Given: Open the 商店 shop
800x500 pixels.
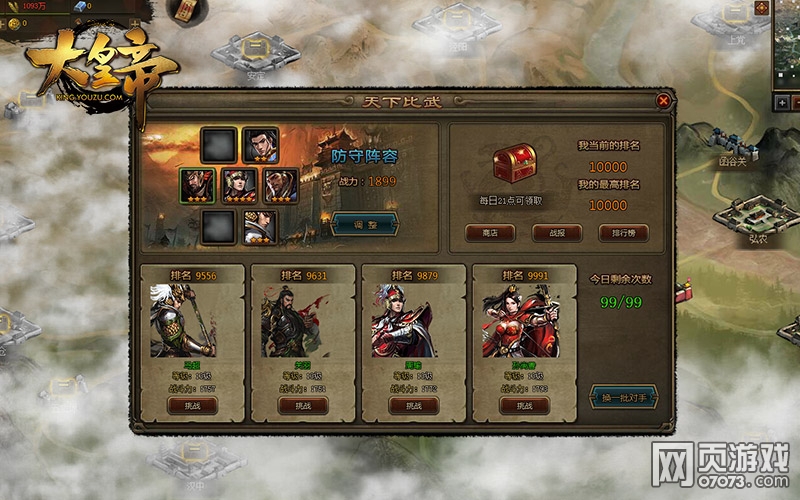Looking at the screenshot, I should click(x=490, y=233).
